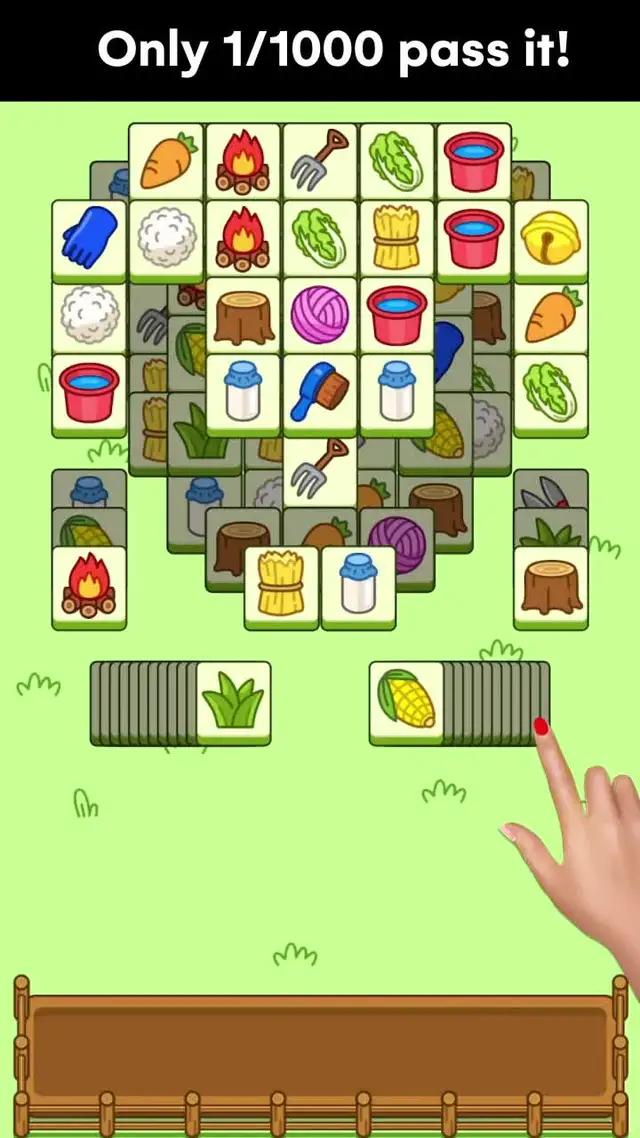Image resolution: width=640 pixels, height=1138 pixels.
Task: Select the uncovered corn cob tile
Action: point(406,700)
